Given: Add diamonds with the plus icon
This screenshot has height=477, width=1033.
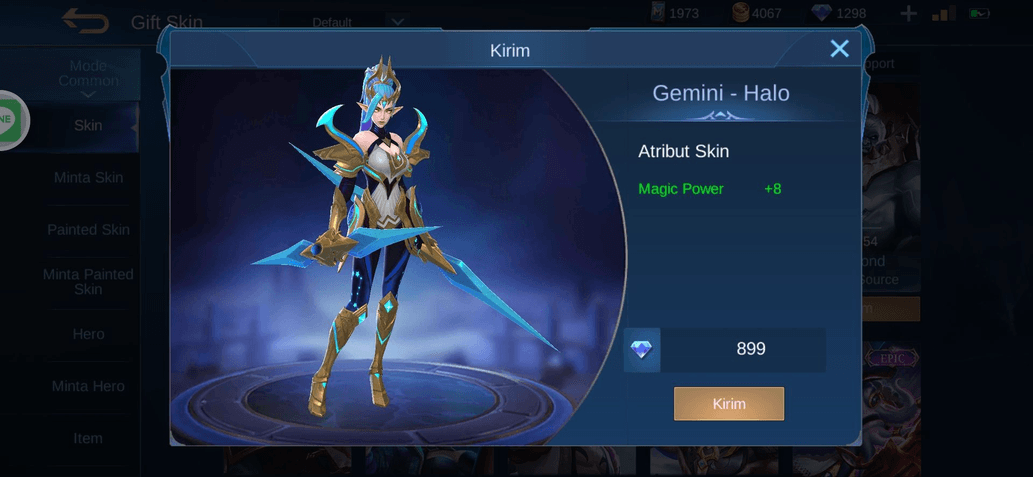Looking at the screenshot, I should click(908, 13).
